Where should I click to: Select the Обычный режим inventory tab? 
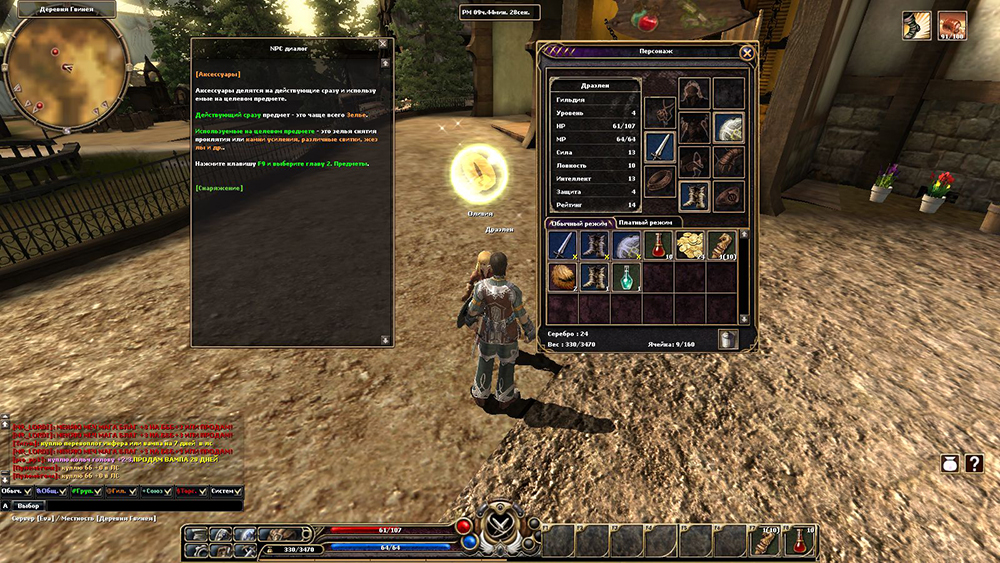(x=578, y=222)
